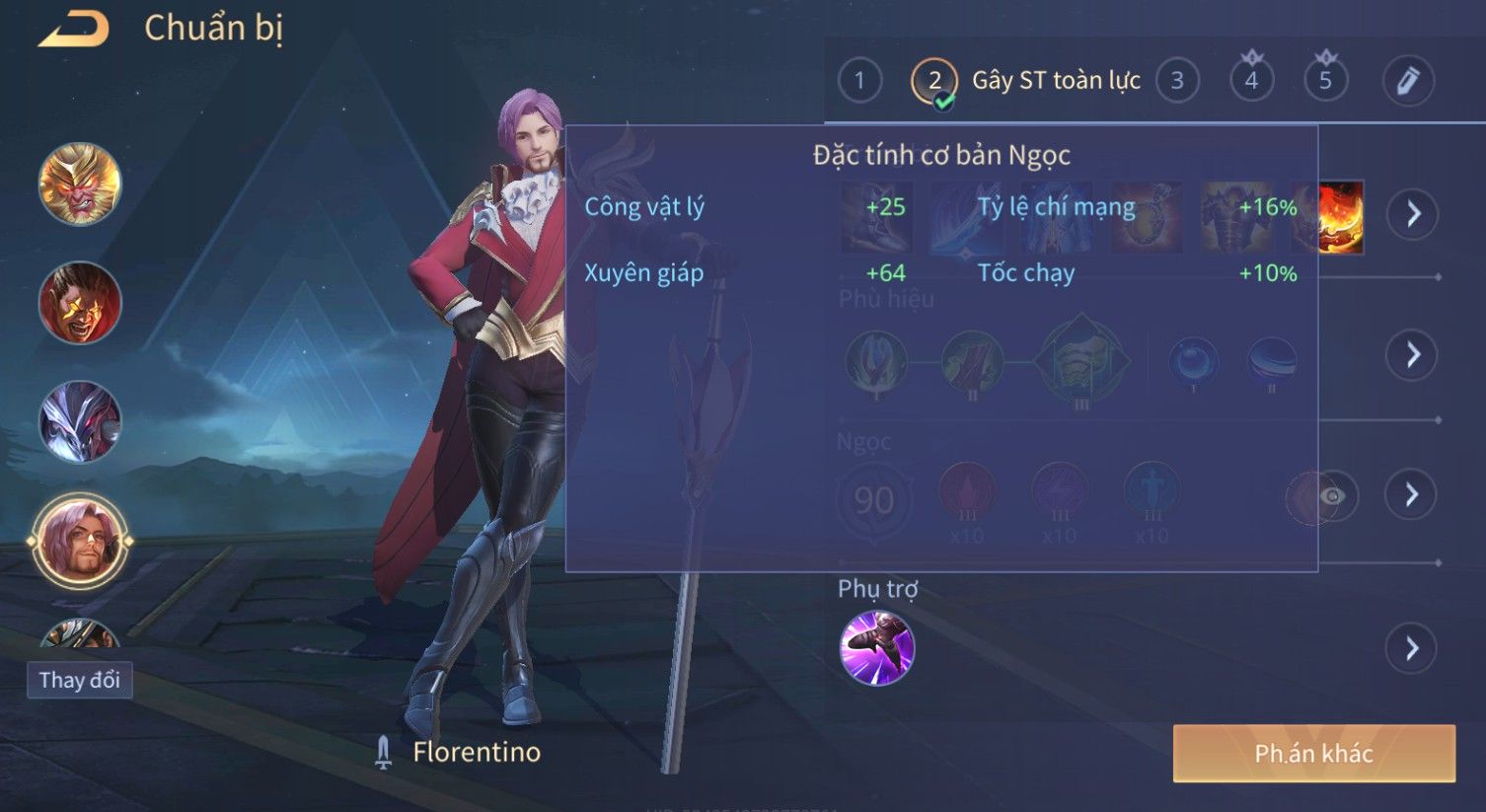Open Phụ trợ spell selection arrow
This screenshot has width=1486, height=812.
pyautogui.click(x=1412, y=648)
